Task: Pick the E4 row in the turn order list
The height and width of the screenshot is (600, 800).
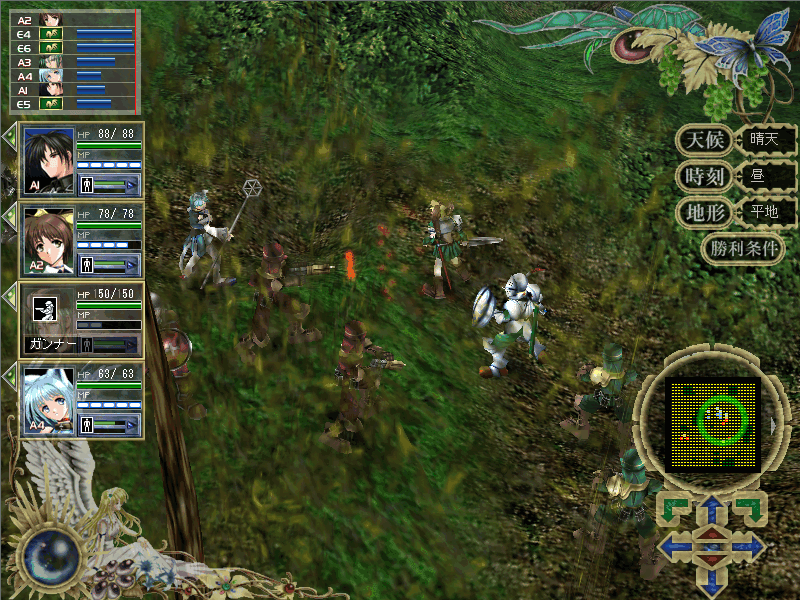Action: point(70,33)
